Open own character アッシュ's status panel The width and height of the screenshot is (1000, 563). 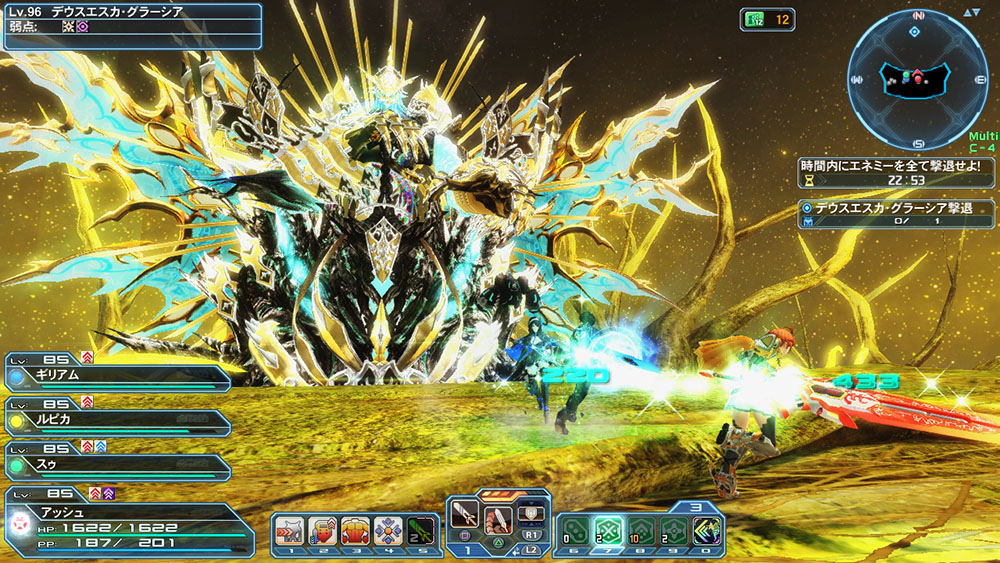pyautogui.click(x=127, y=522)
